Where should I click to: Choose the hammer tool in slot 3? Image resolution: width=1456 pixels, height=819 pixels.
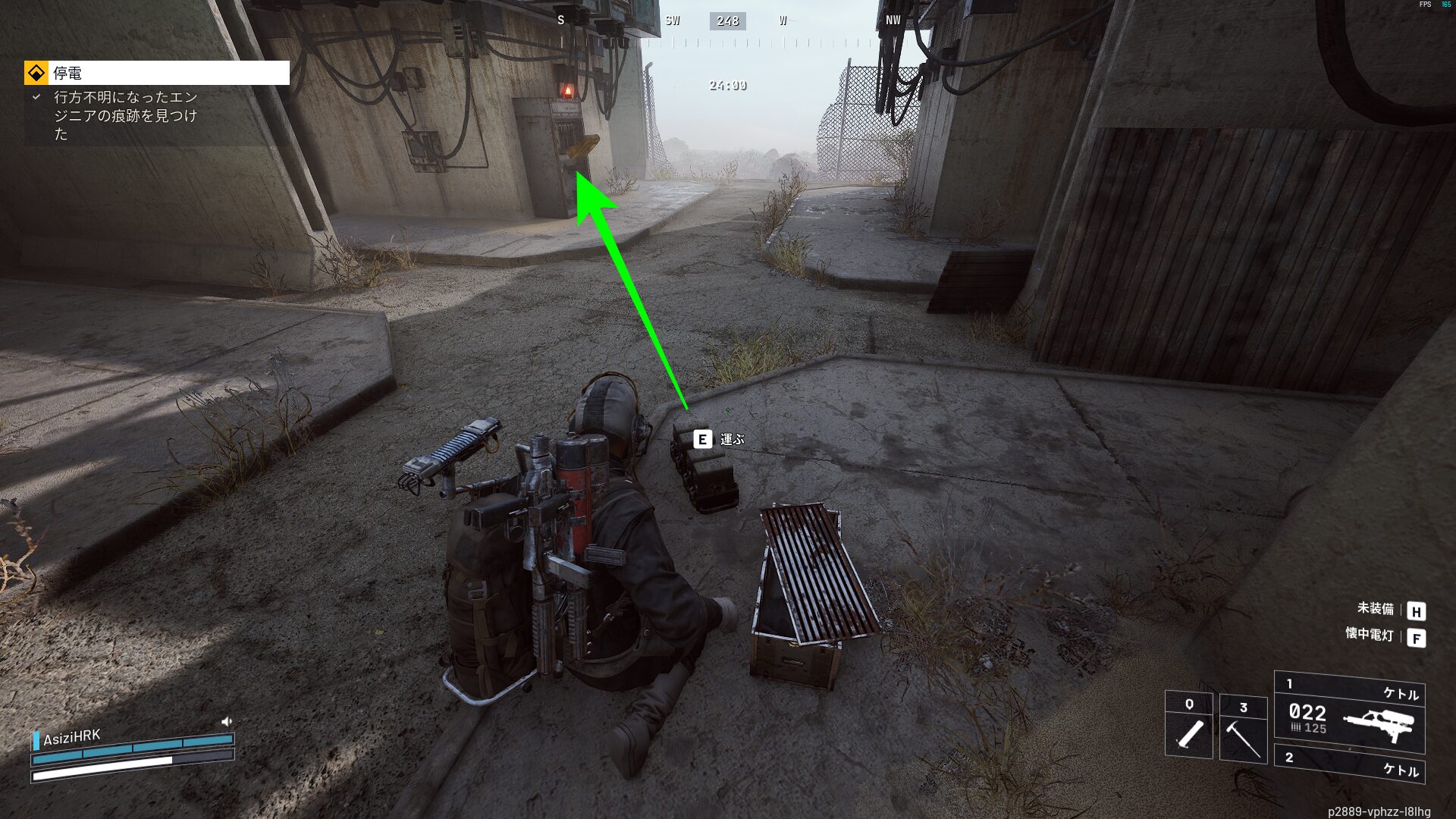point(1243,729)
